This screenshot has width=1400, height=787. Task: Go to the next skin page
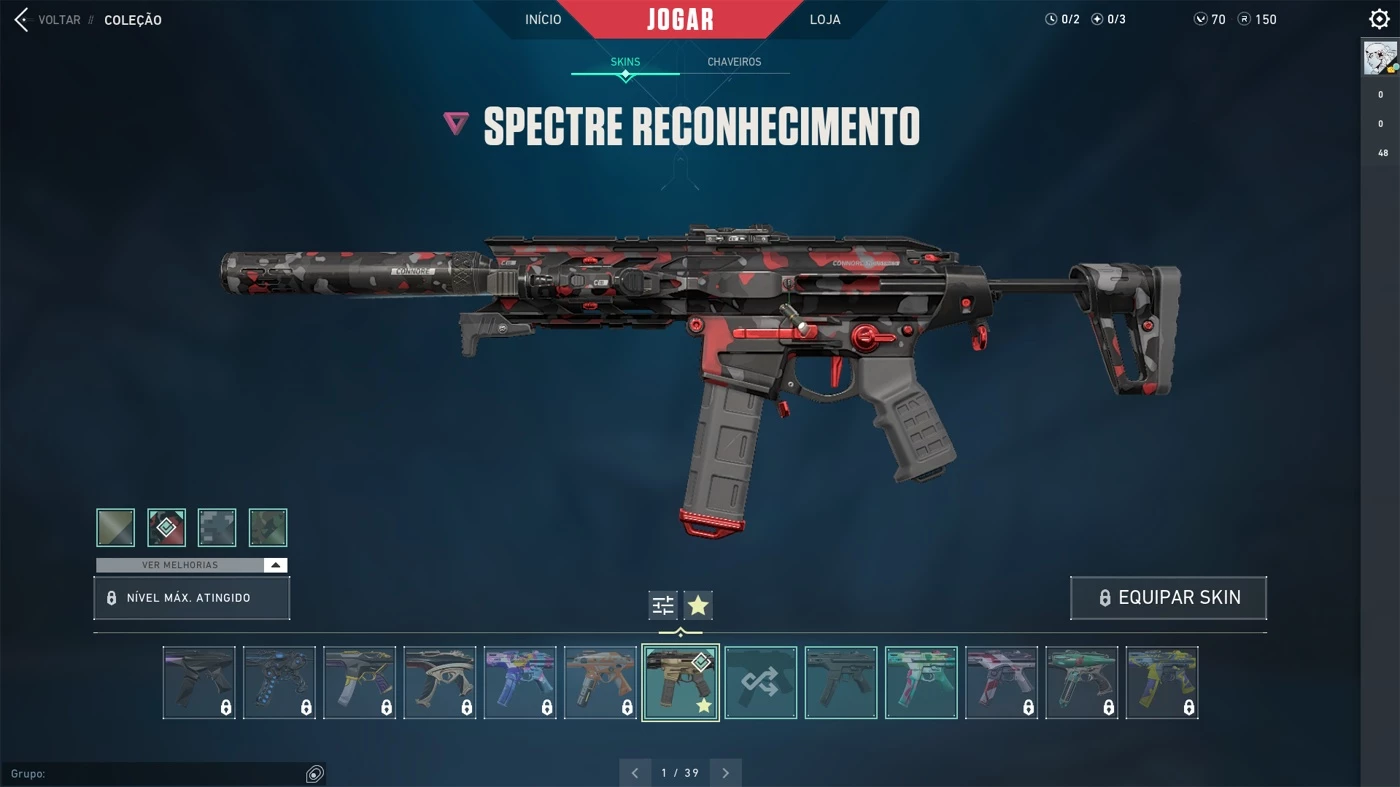[726, 773]
